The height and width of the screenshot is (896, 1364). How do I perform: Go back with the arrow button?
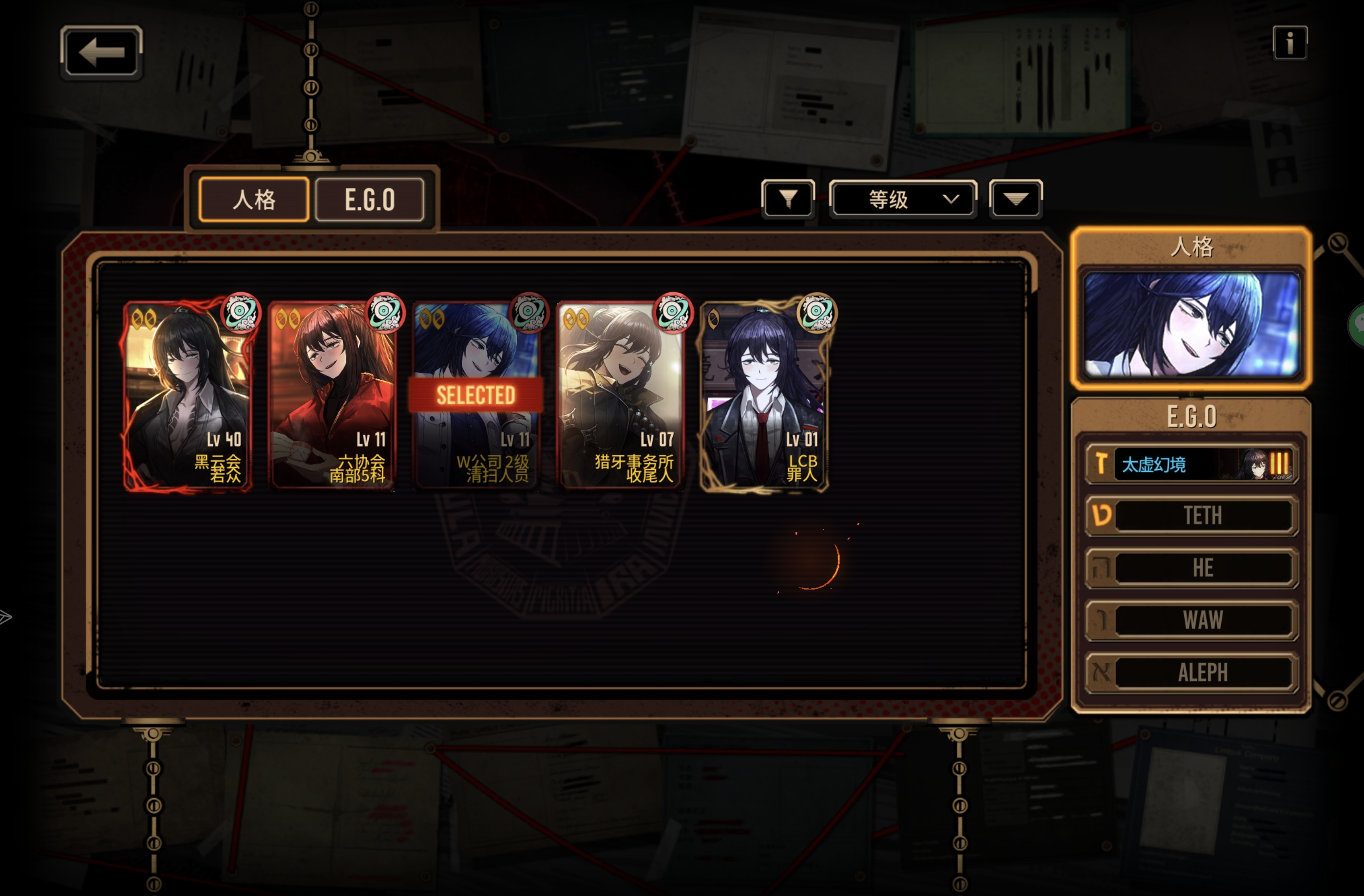pos(101,52)
